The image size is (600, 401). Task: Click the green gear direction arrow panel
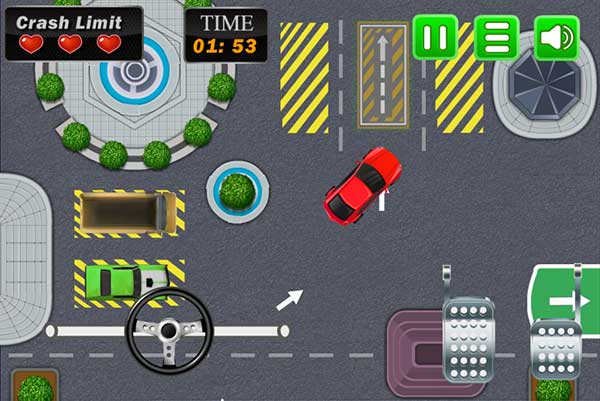tap(566, 300)
